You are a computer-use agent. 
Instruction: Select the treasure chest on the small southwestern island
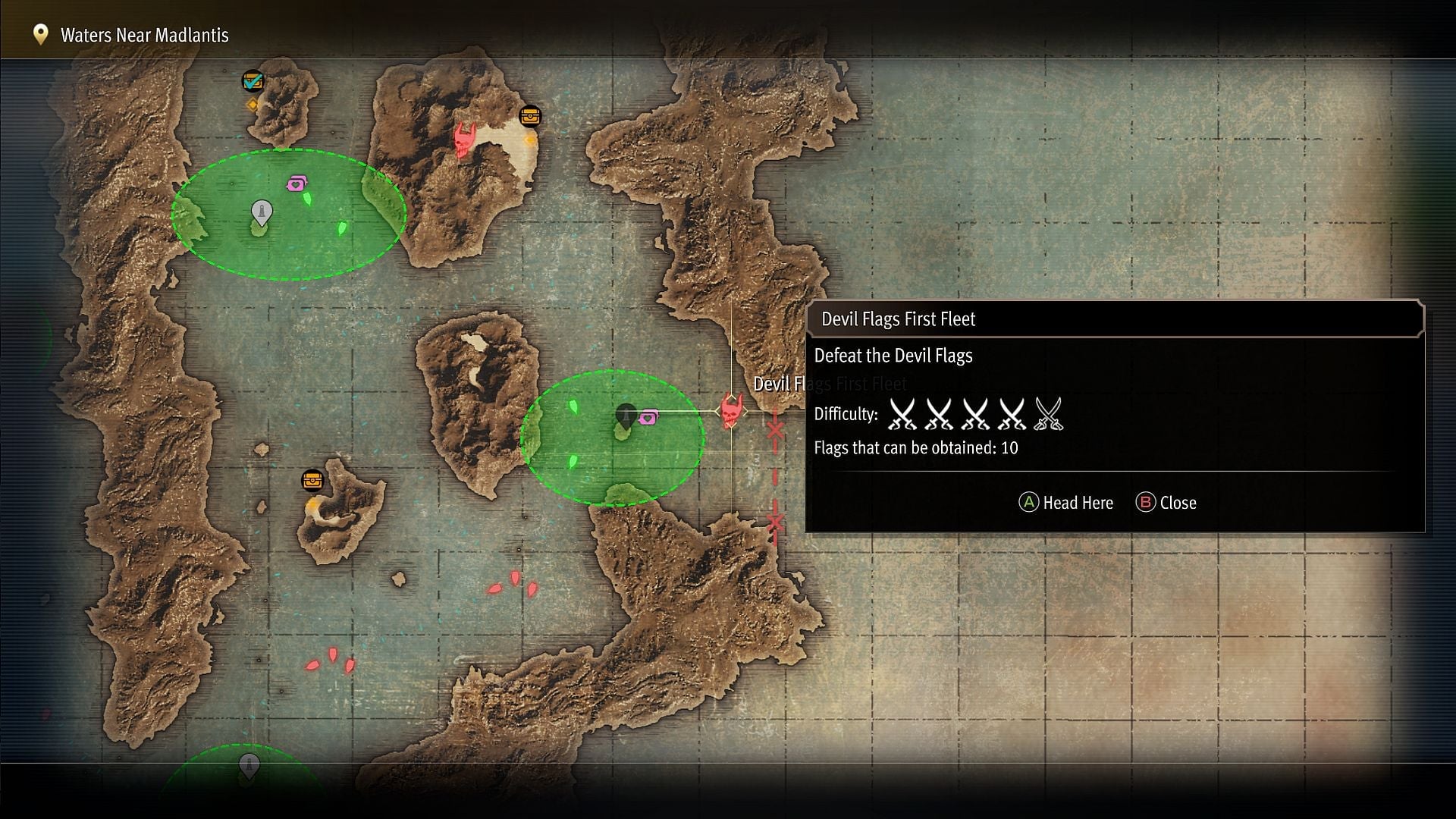tap(312, 480)
